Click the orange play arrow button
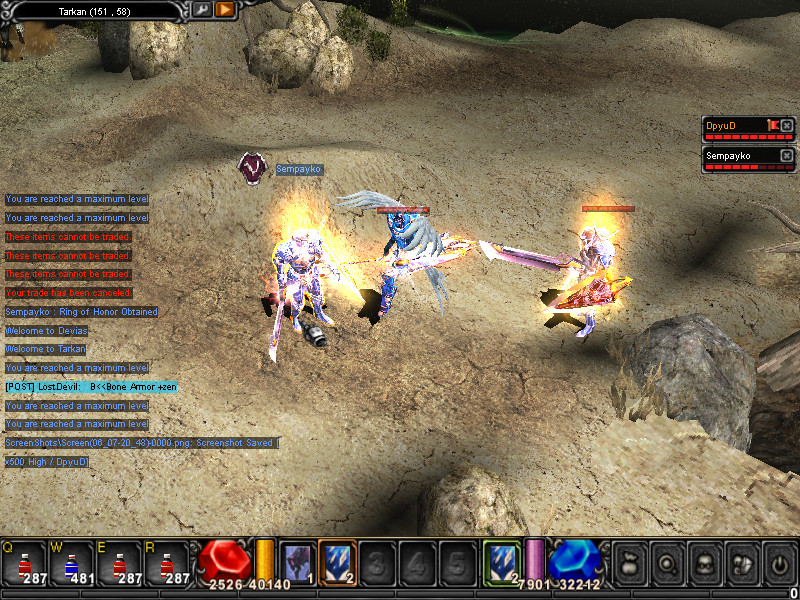Screen dimensions: 800x600 (x=225, y=9)
